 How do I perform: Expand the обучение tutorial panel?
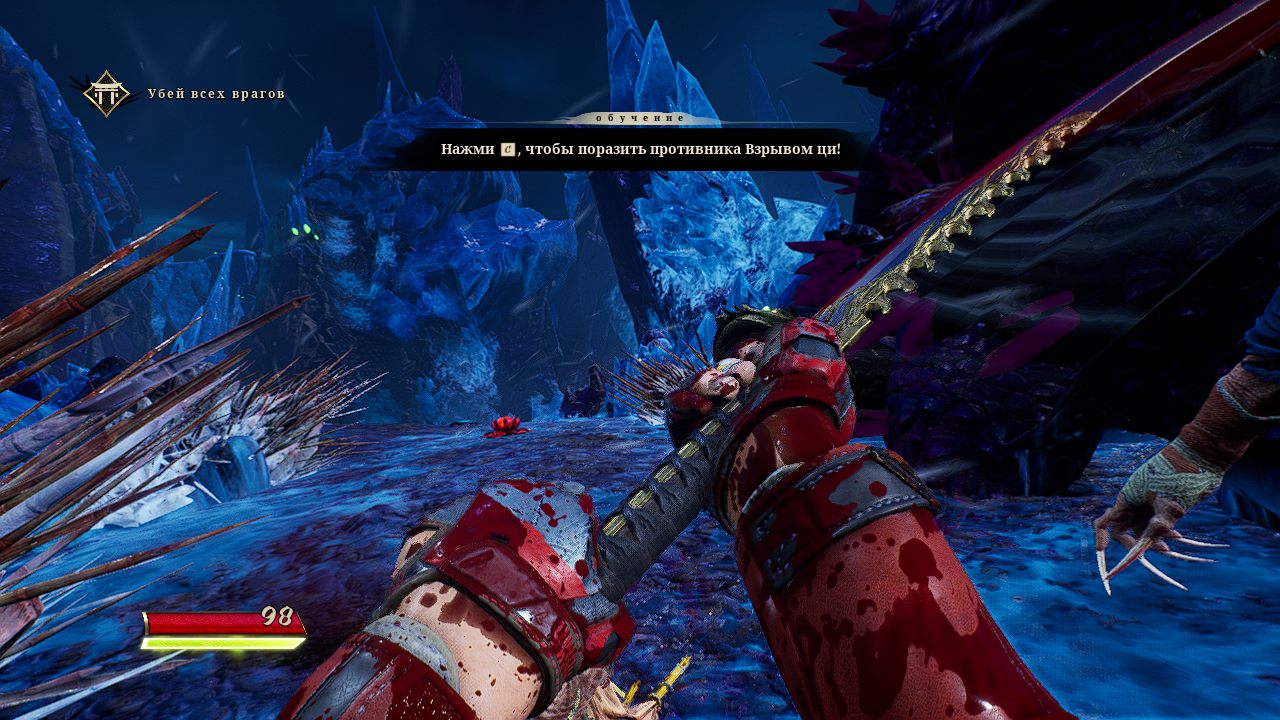(x=640, y=116)
